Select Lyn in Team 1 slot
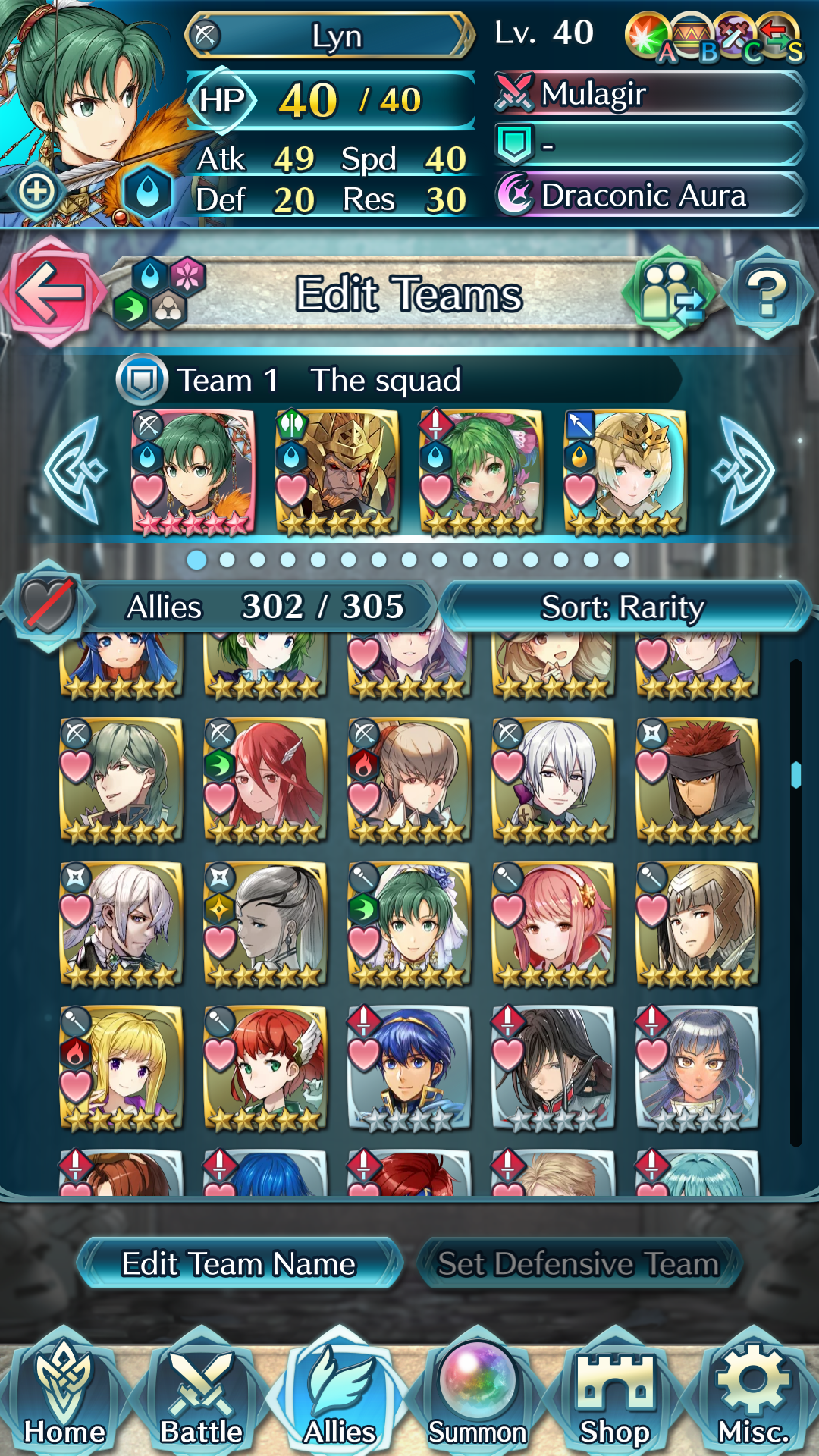The height and width of the screenshot is (1456, 819). pos(193,472)
